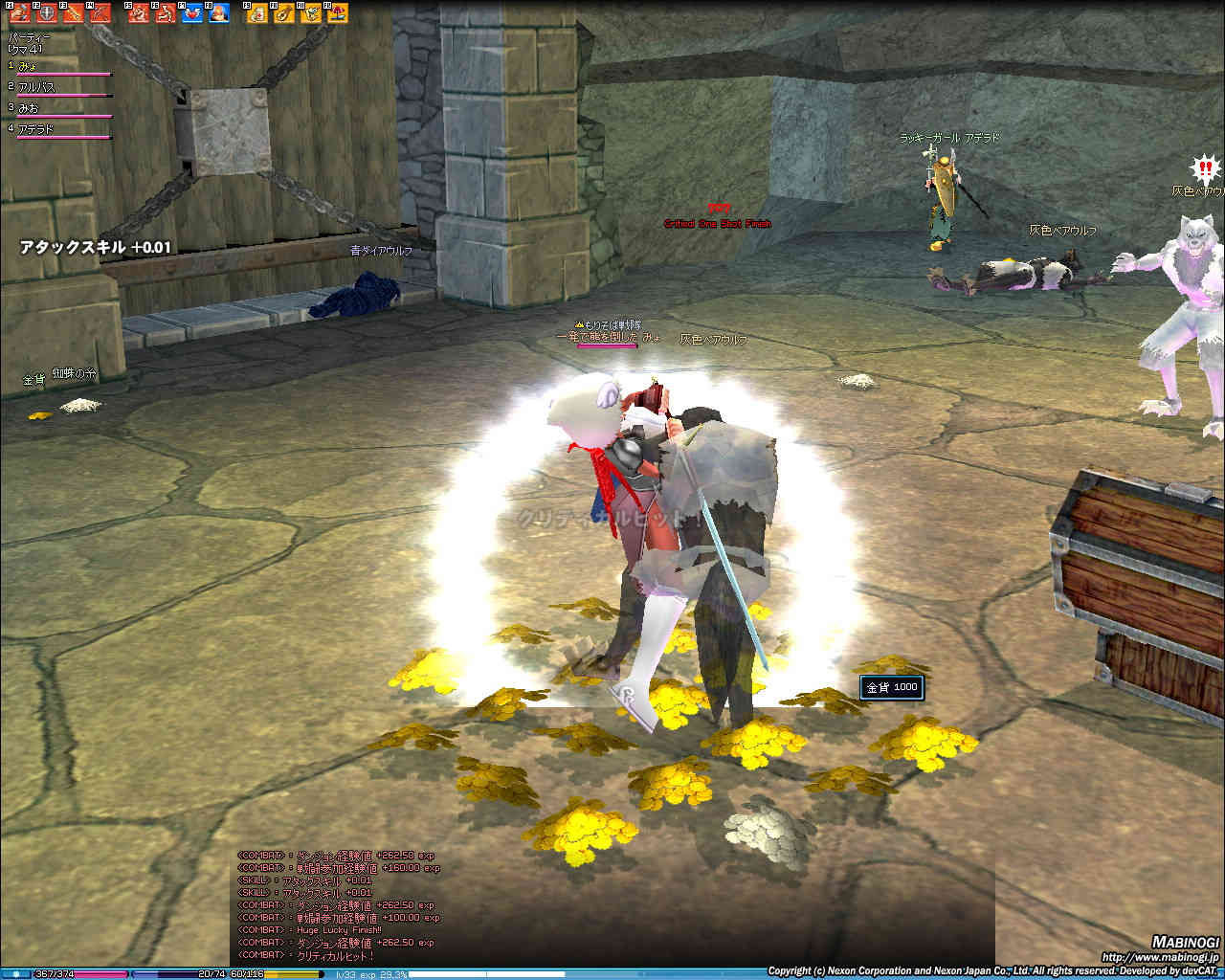Activate the F4 bow ranged skill
The height and width of the screenshot is (980, 1225).
[100, 13]
